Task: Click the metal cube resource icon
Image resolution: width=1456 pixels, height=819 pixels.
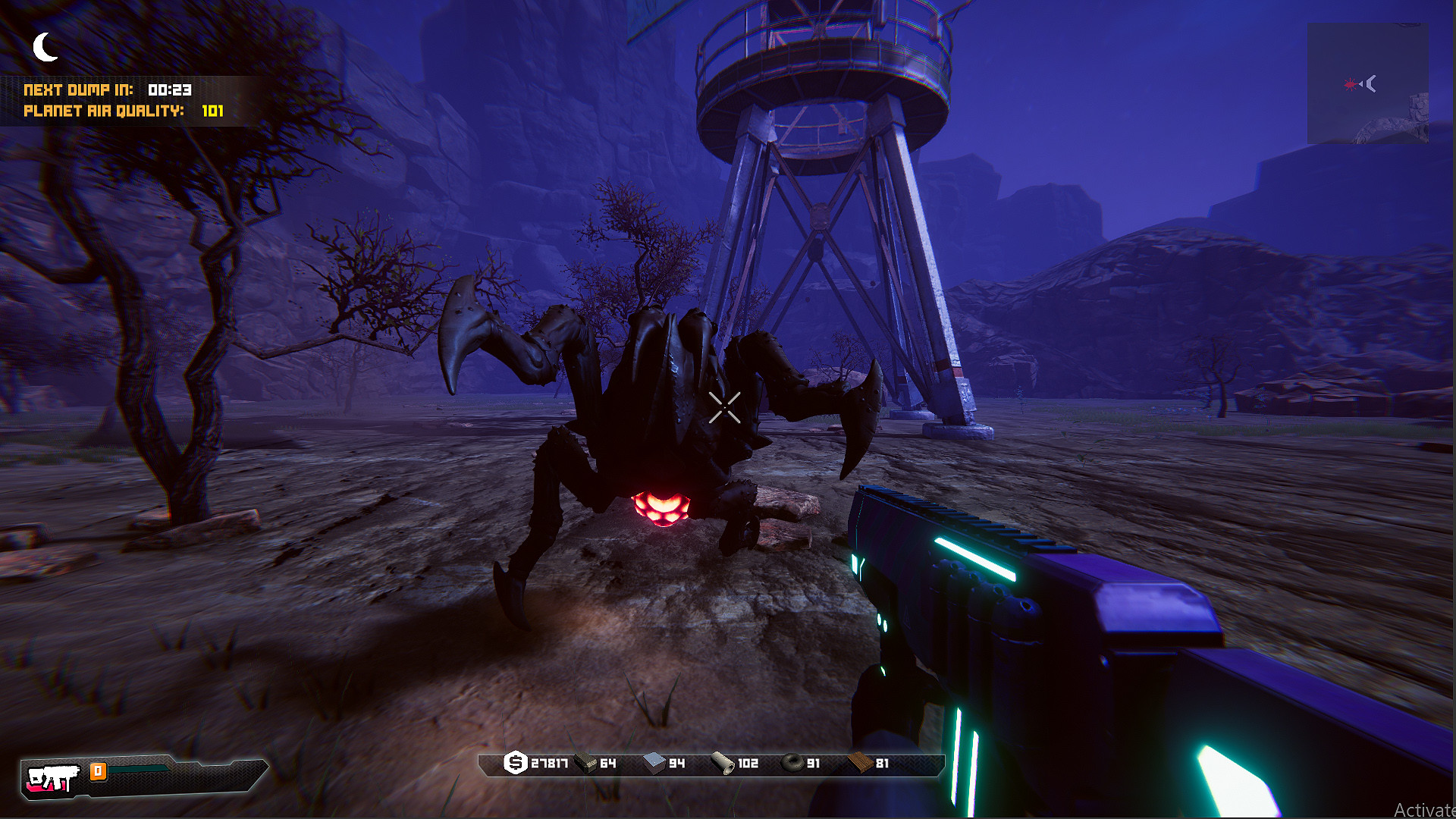Action: [x=653, y=764]
